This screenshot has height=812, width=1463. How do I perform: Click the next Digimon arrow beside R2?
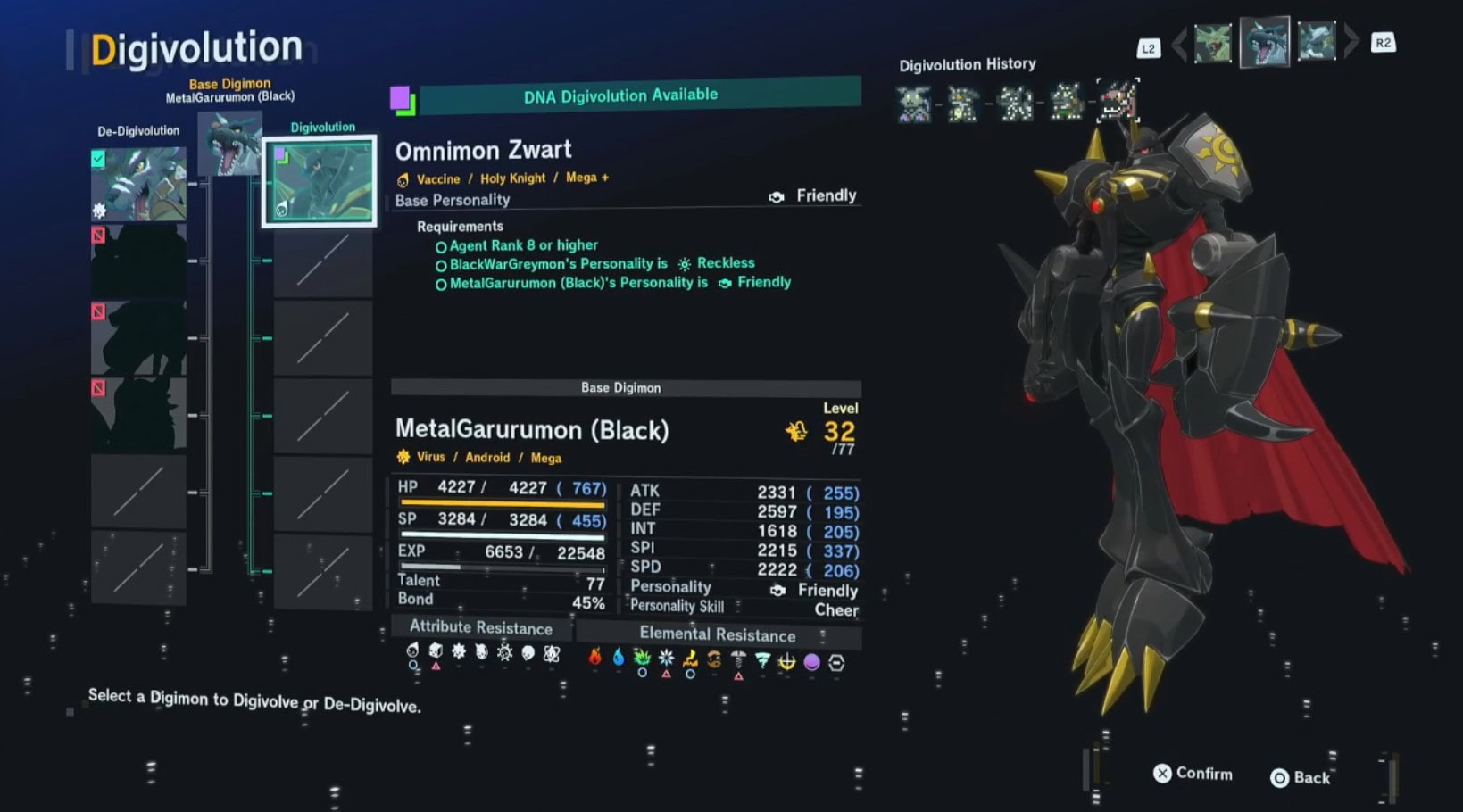tap(1351, 41)
